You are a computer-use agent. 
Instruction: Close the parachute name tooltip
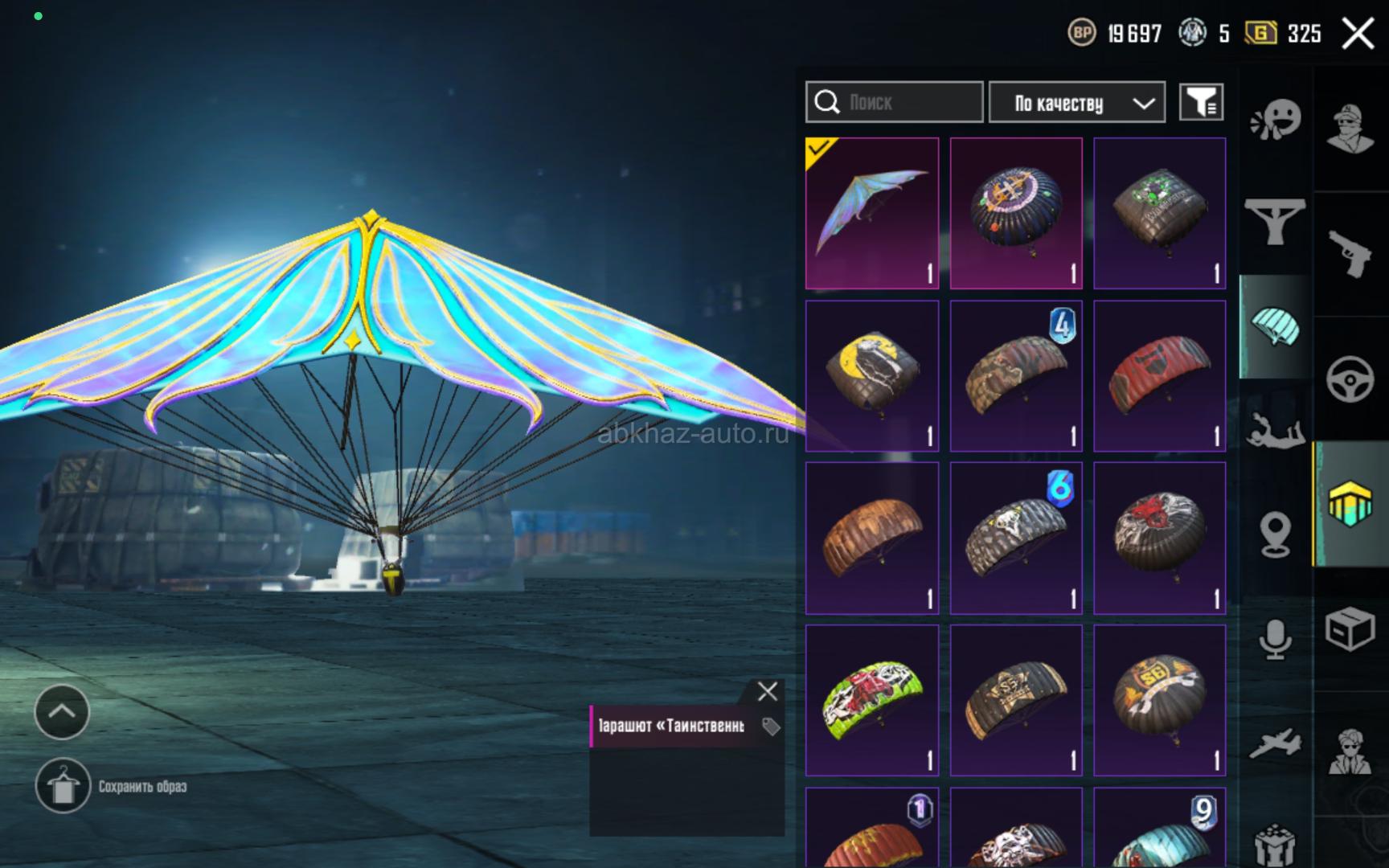[768, 691]
